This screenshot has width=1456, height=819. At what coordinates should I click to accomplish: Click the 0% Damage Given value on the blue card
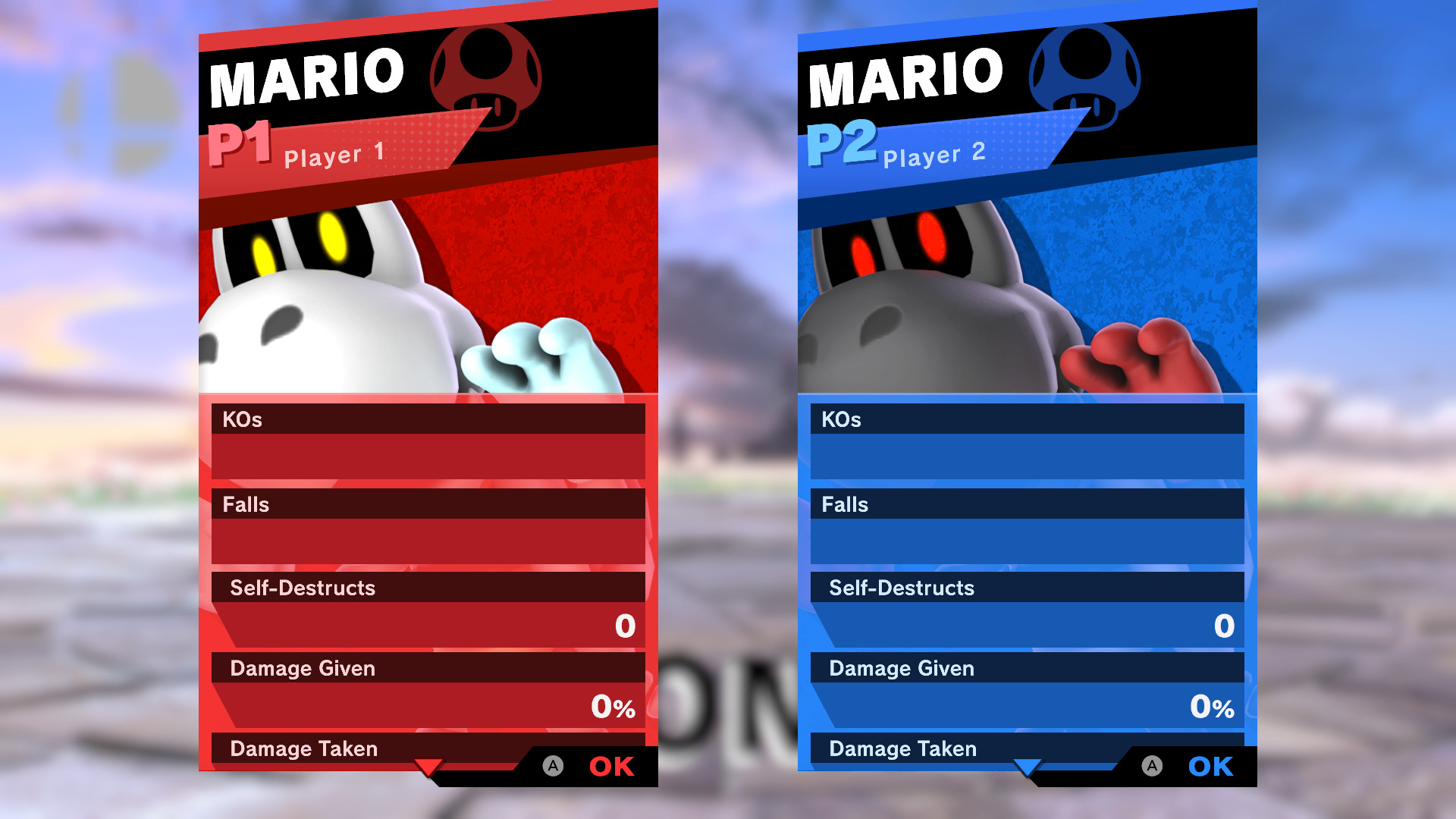click(x=1211, y=708)
